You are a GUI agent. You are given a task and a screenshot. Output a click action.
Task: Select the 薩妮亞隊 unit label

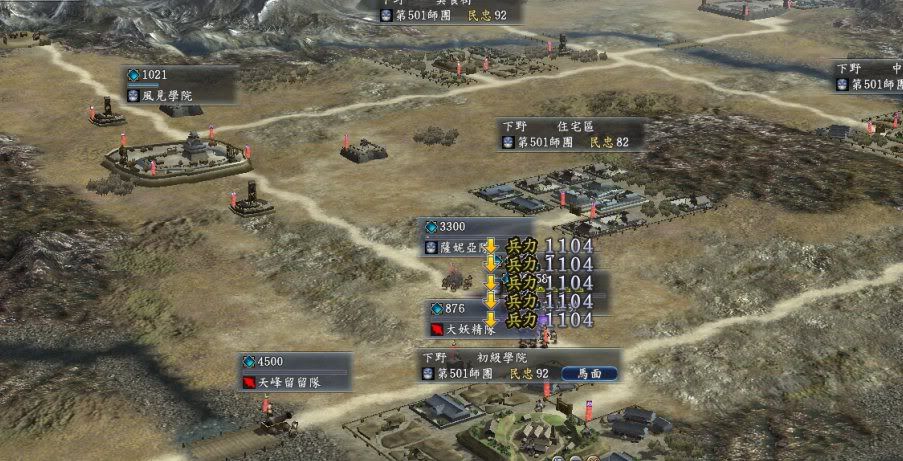point(459,247)
